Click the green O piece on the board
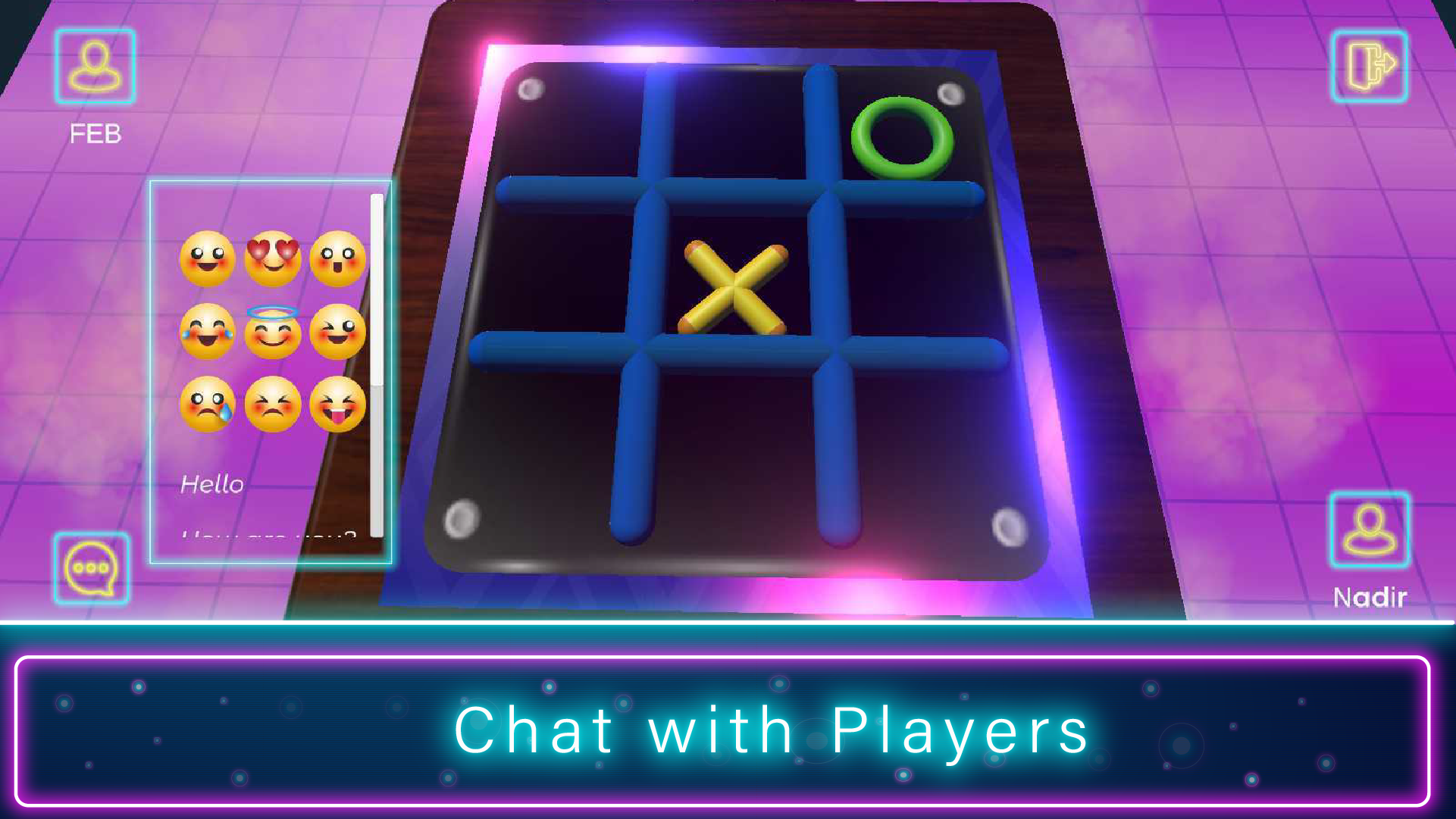The height and width of the screenshot is (819, 1456). (x=901, y=136)
